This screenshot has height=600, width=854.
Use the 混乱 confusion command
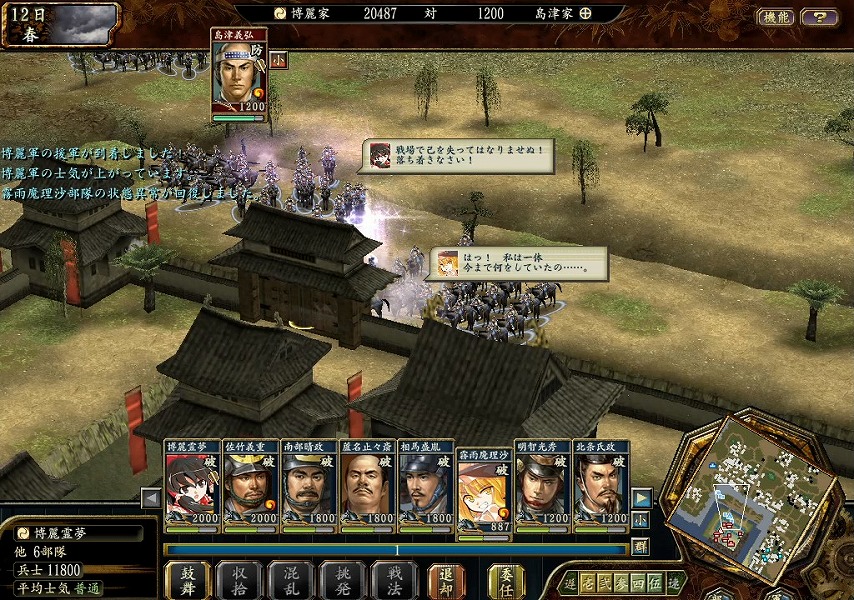point(291,580)
